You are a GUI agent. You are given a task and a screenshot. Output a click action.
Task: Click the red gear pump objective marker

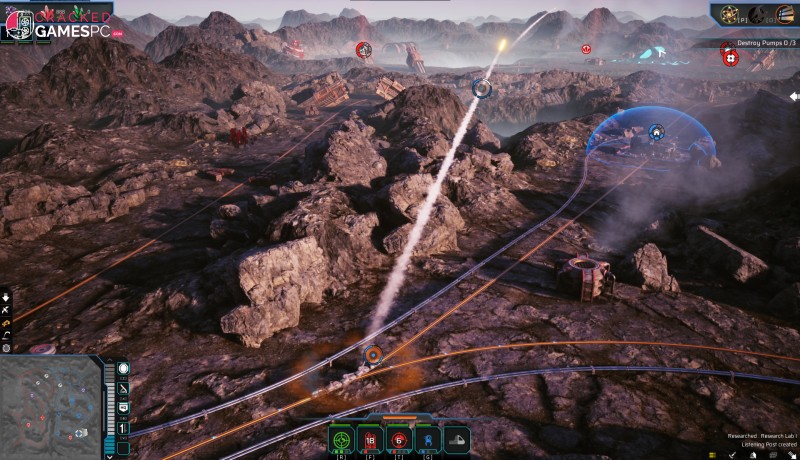click(730, 58)
